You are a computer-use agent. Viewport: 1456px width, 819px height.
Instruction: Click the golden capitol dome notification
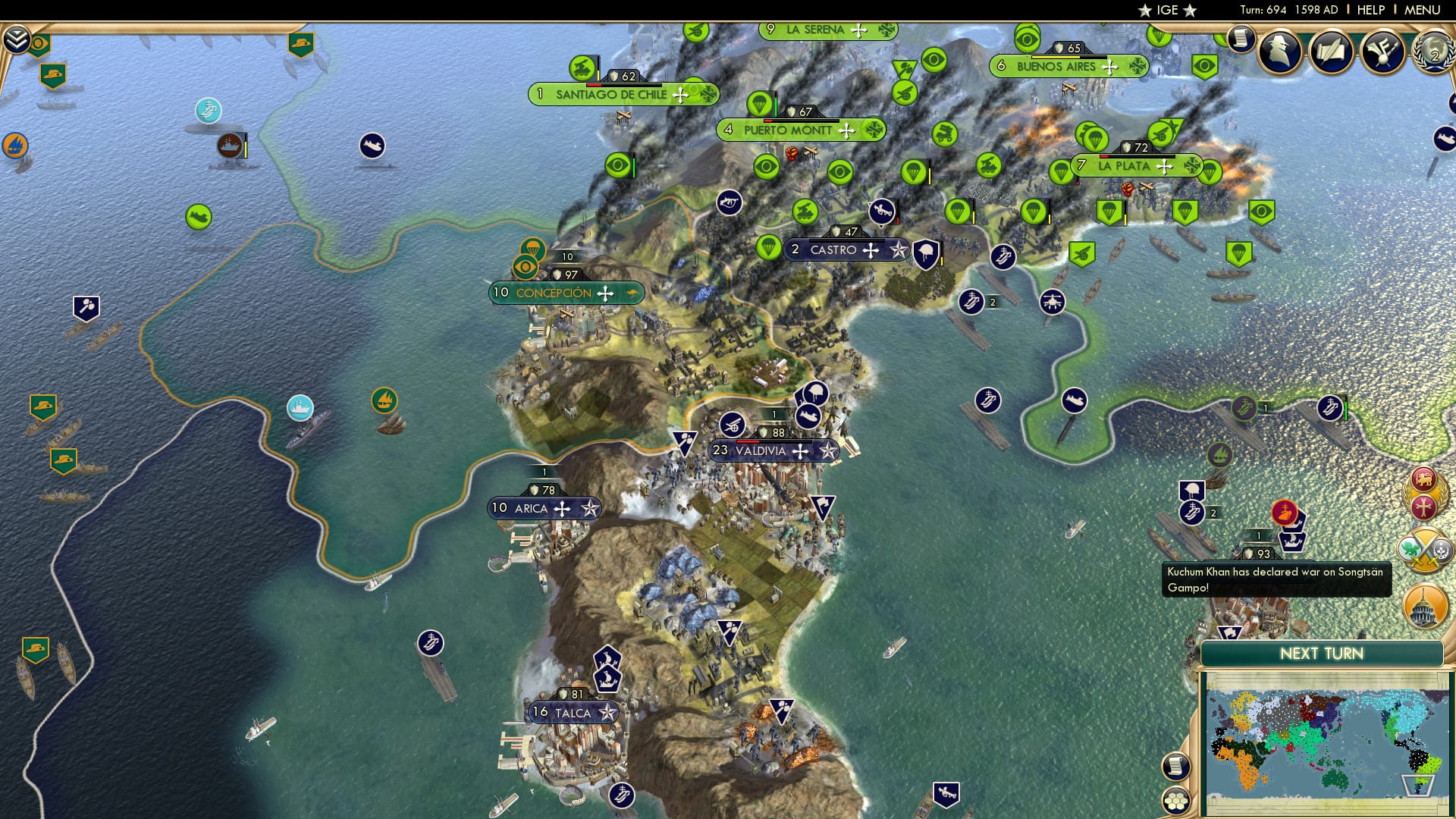tap(1425, 606)
